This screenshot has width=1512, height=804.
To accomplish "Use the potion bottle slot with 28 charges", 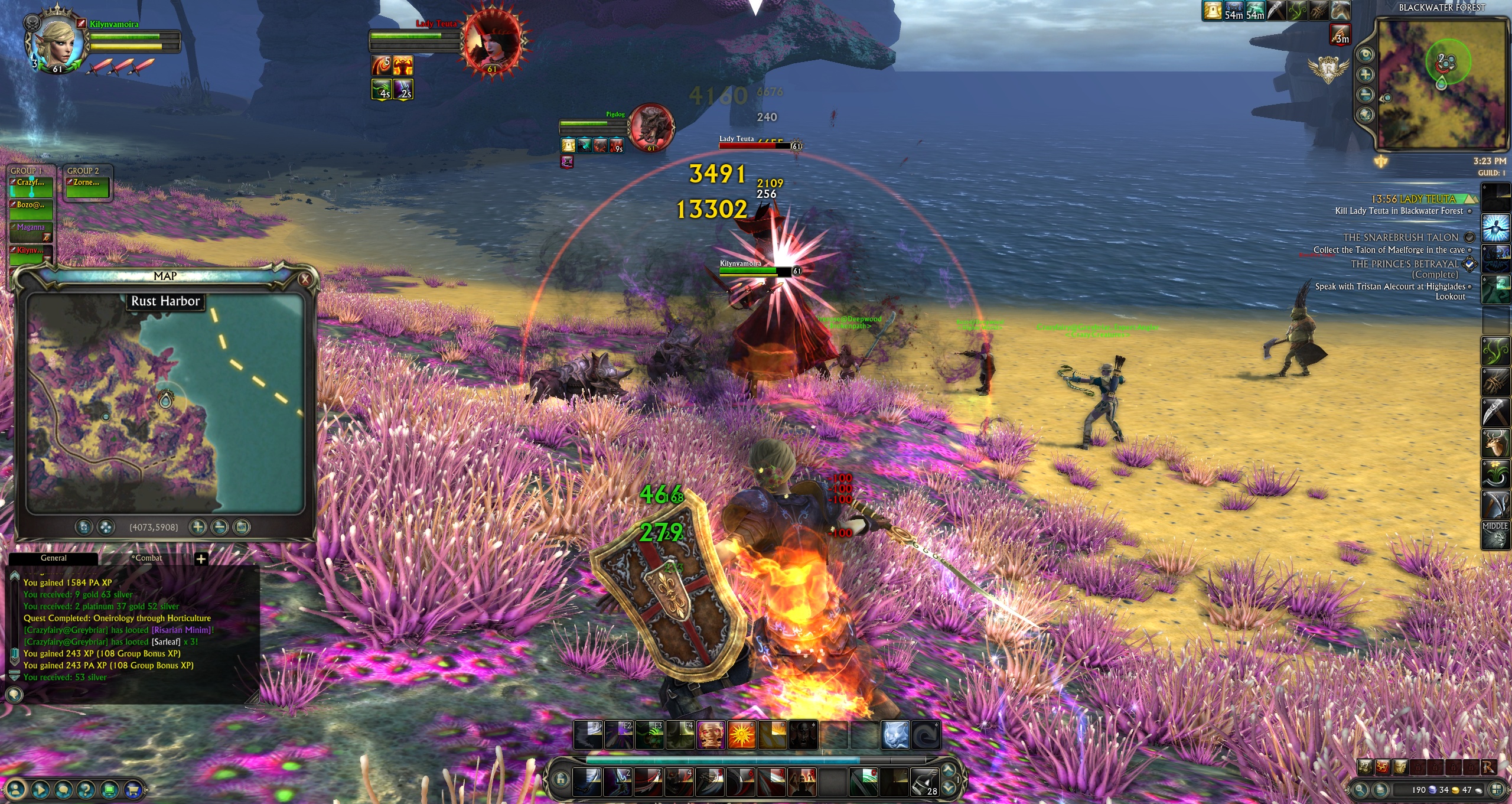I will [x=924, y=782].
